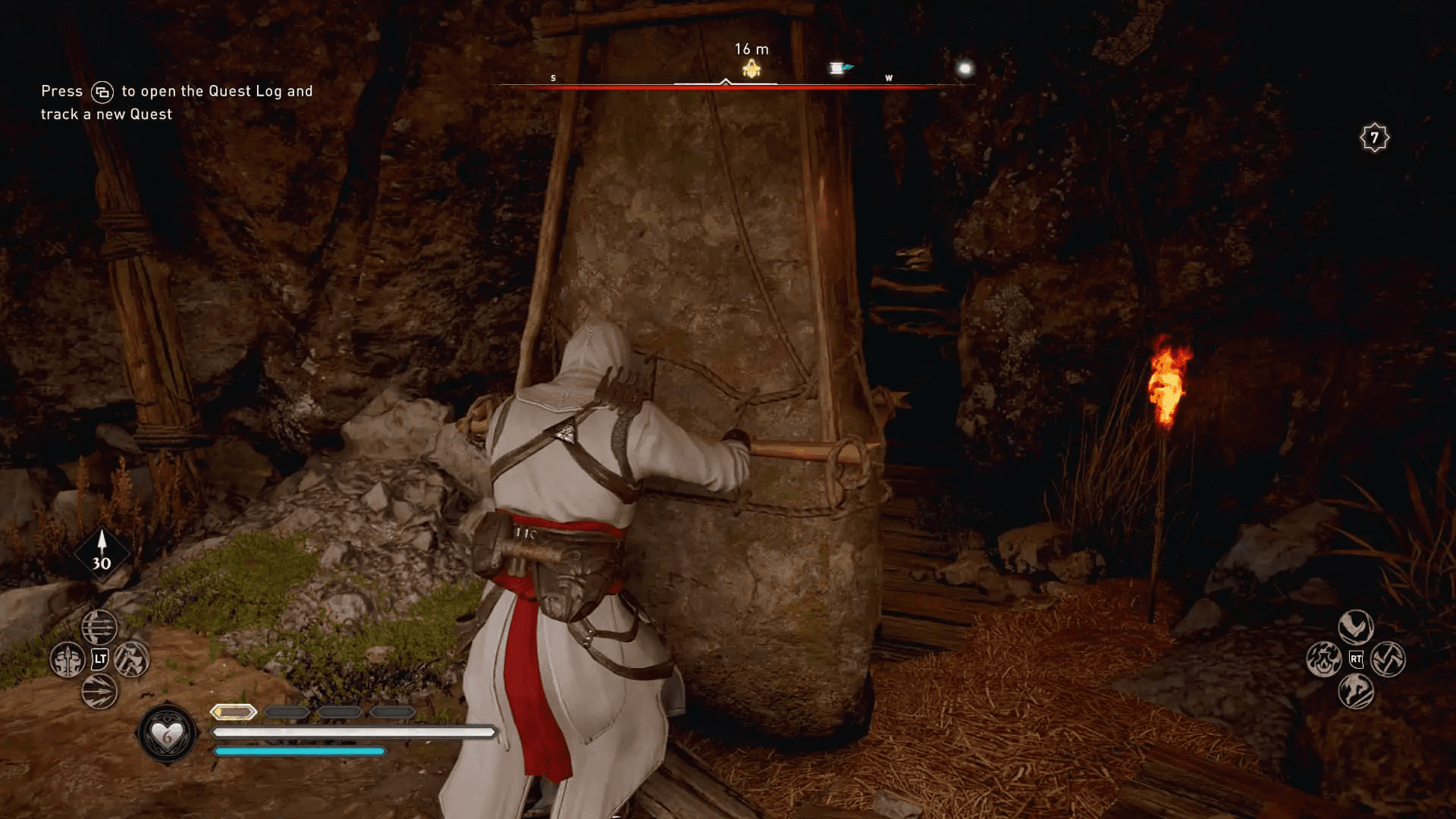Click the S cardinal marker on the compass
This screenshot has height=819, width=1456.
[x=553, y=77]
